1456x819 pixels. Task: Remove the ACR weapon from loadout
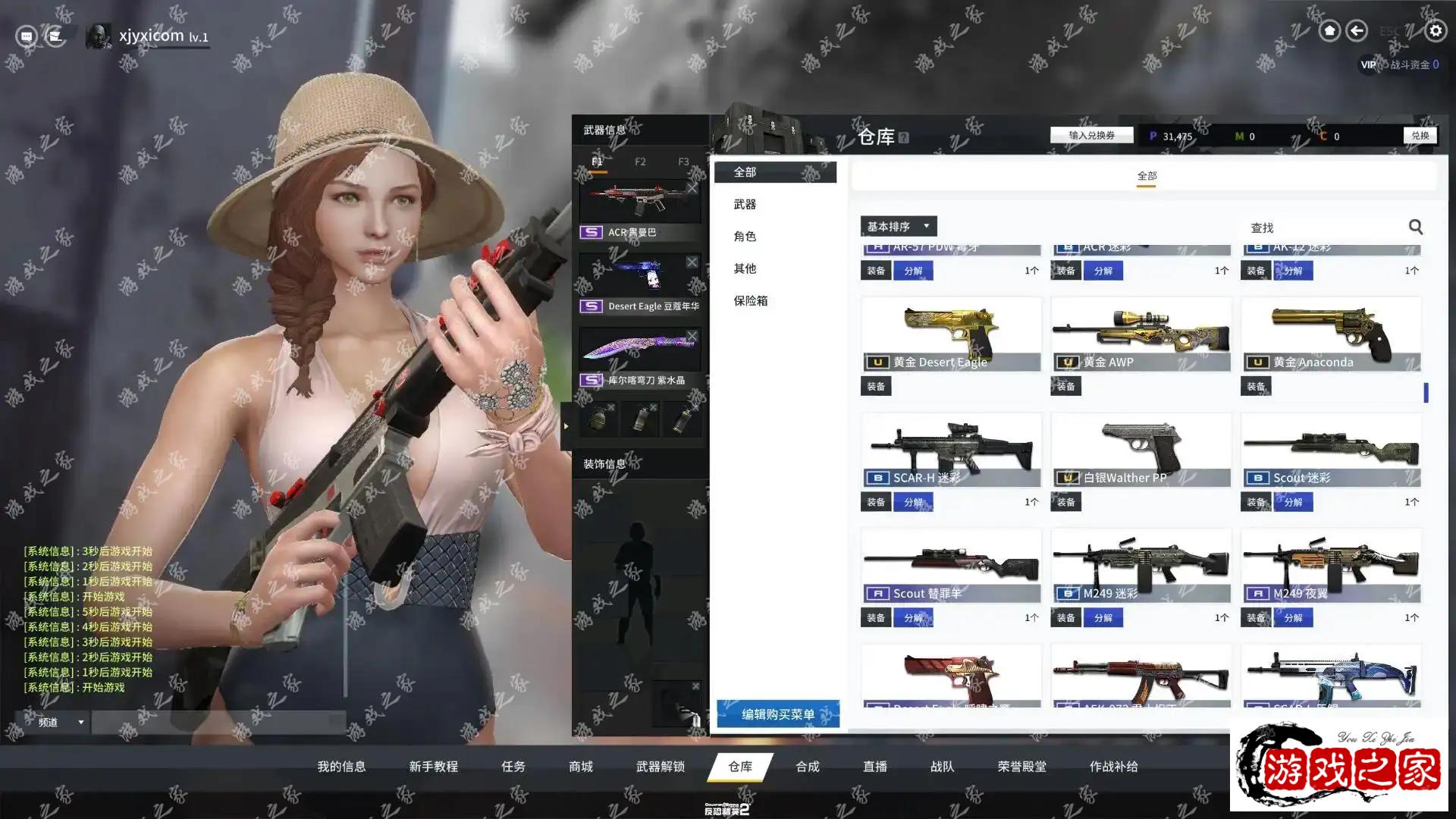click(692, 188)
